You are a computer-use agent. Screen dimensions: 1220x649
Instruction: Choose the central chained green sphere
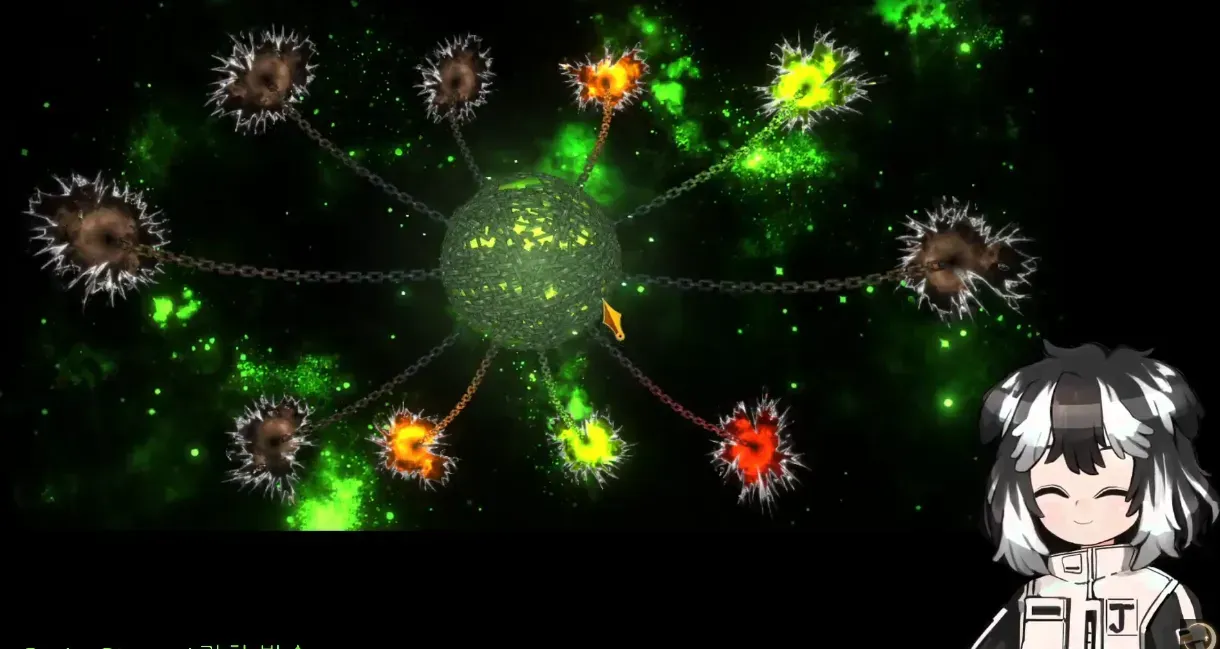coord(528,260)
